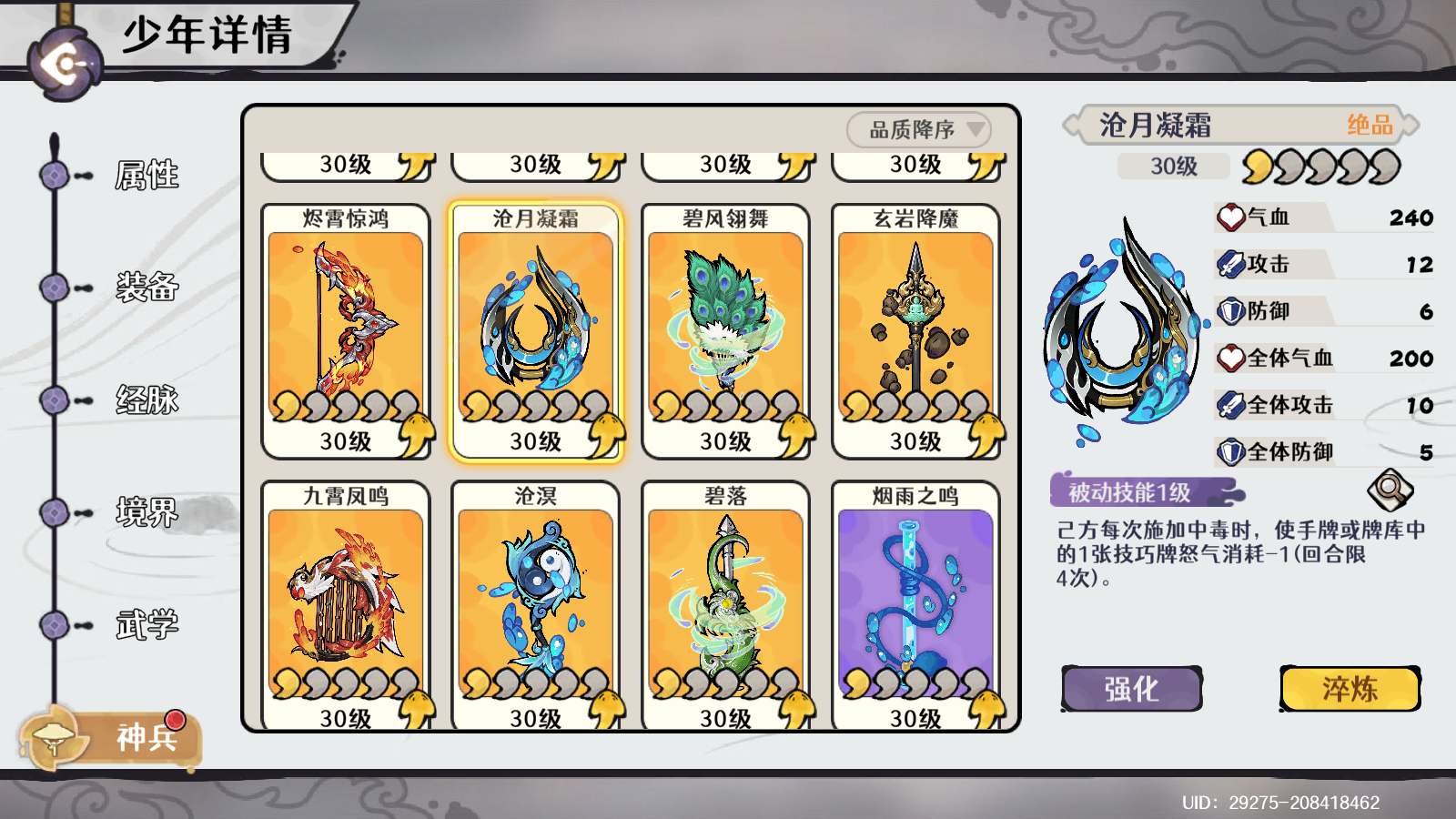
Task: Select the 神兵 icon in the bottom left
Action: (55, 739)
